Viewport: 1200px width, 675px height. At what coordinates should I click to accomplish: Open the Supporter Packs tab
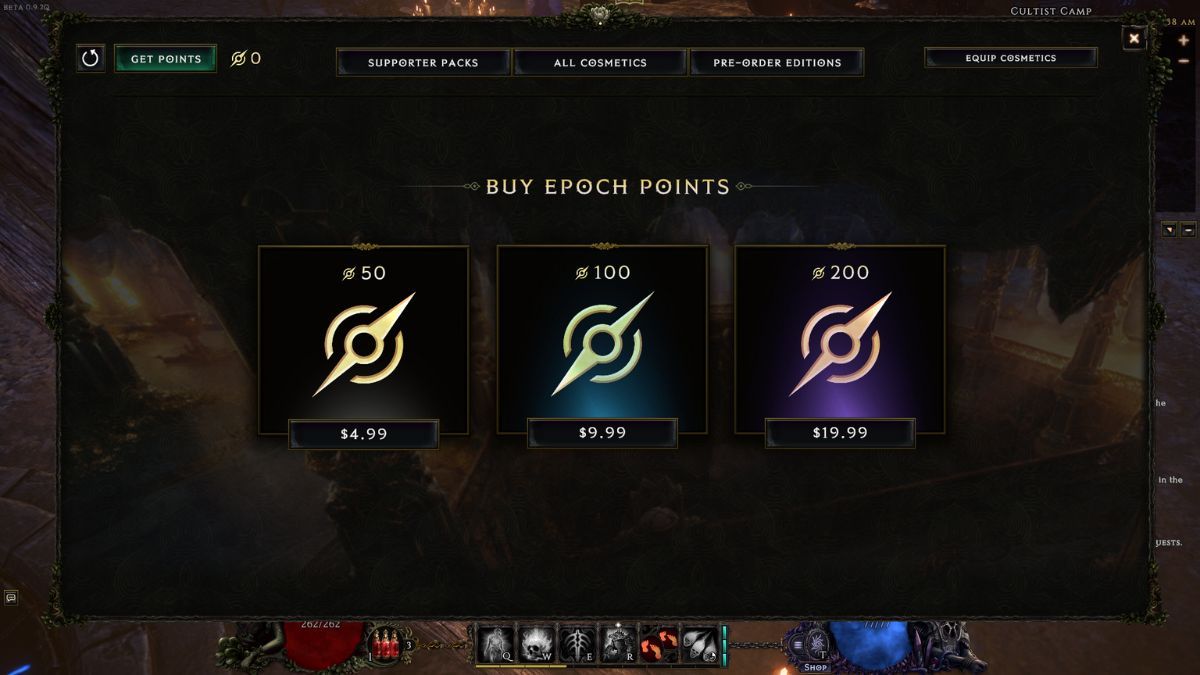pyautogui.click(x=423, y=62)
